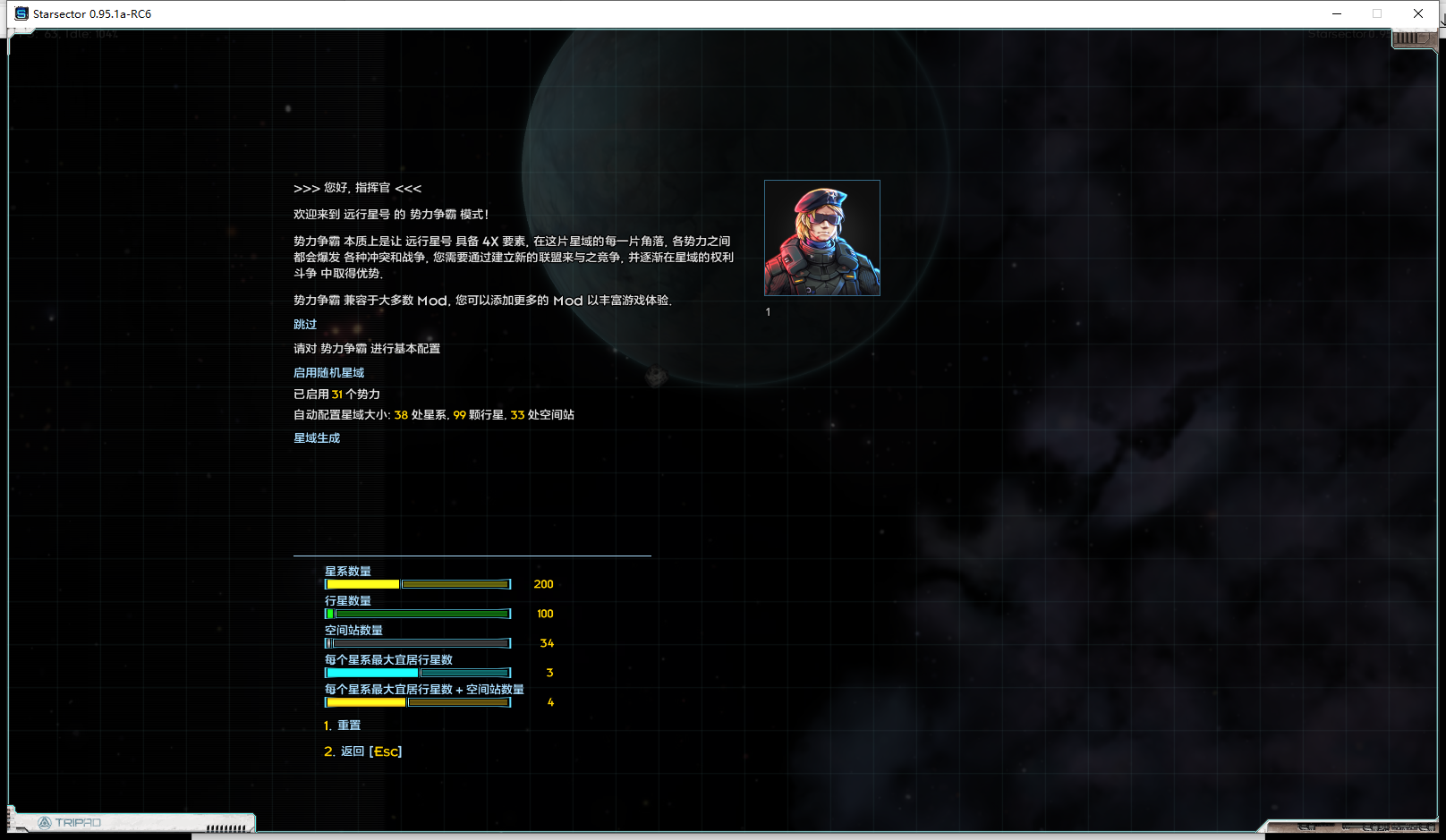The height and width of the screenshot is (840, 1446).
Task: Minimize the Starsector window
Action: click(1338, 13)
